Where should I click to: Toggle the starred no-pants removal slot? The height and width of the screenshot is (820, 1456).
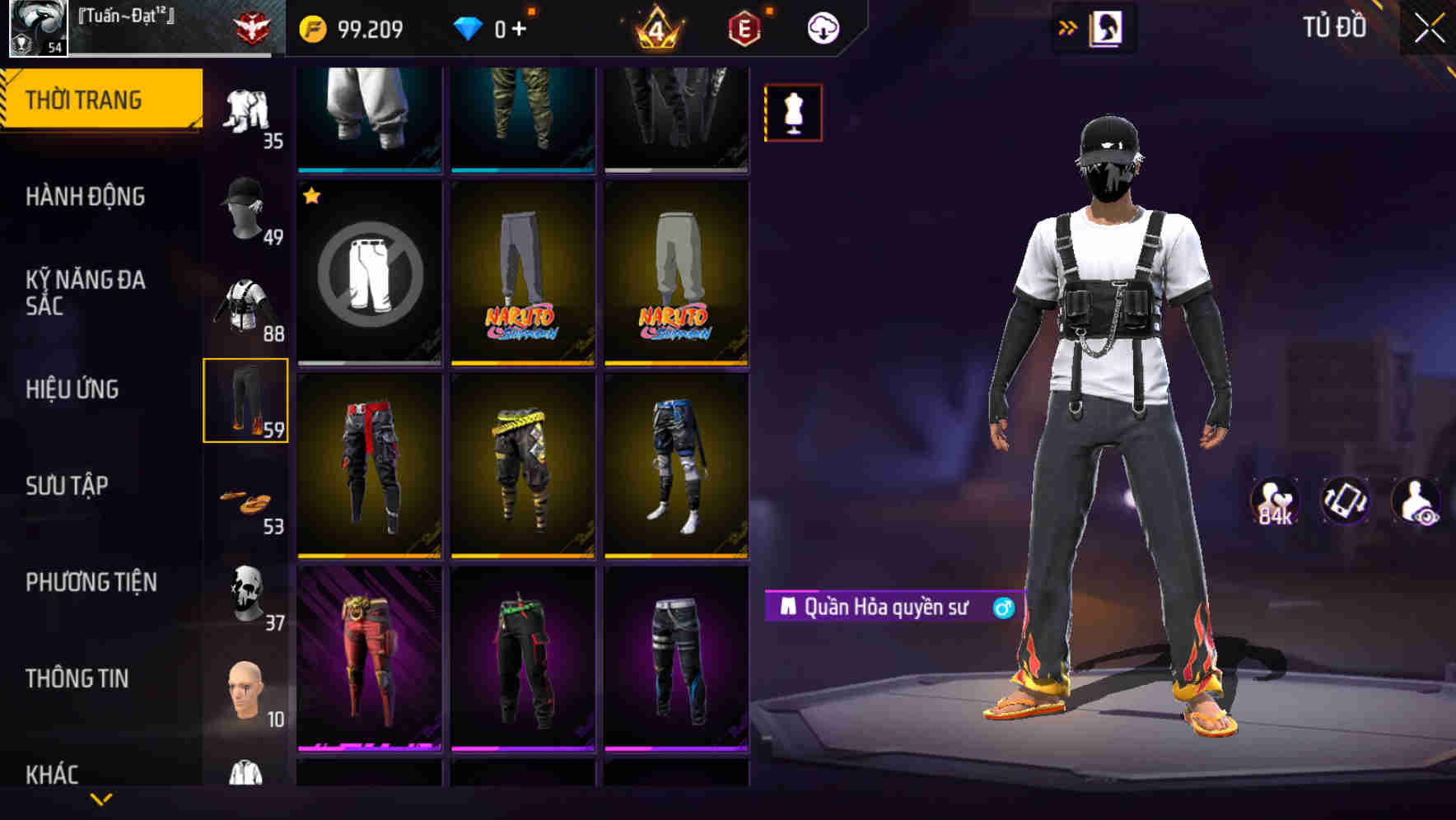pyautogui.click(x=368, y=272)
